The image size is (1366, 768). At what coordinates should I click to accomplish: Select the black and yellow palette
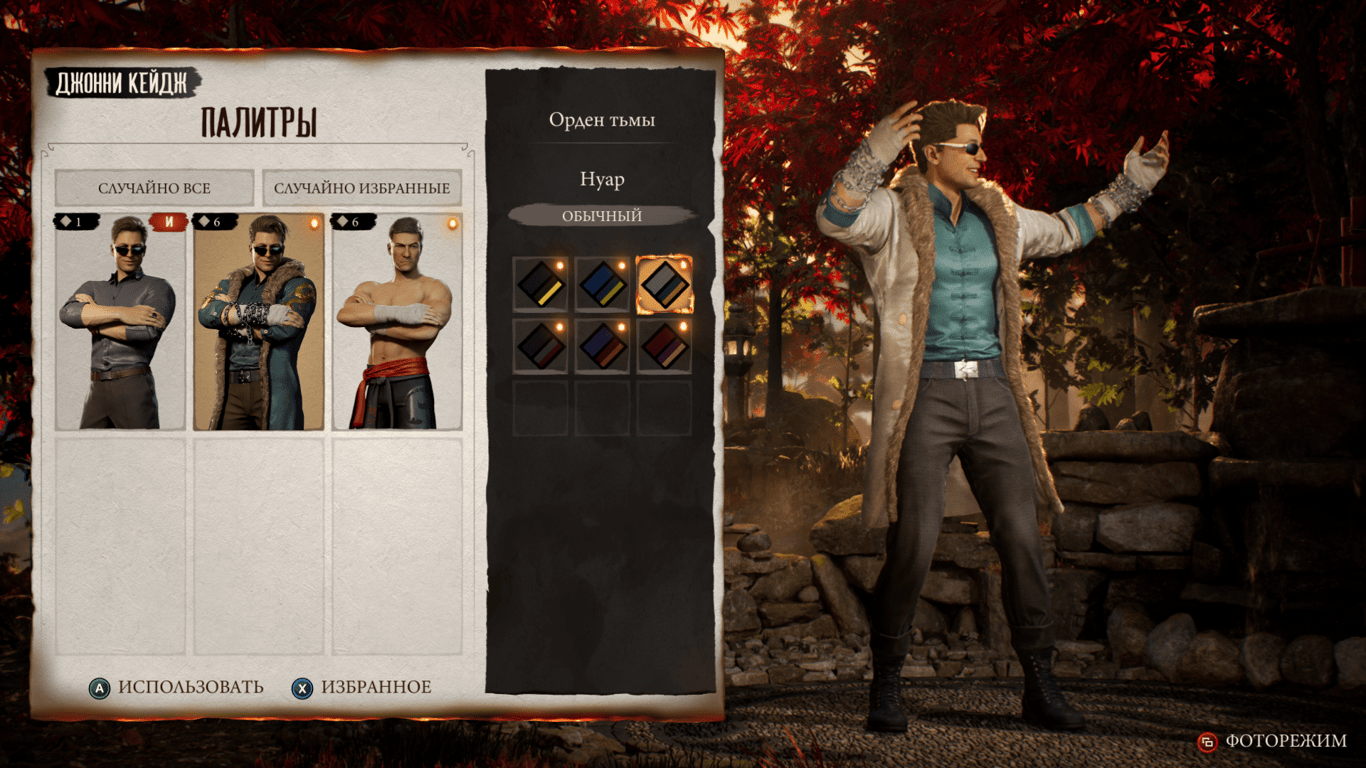[541, 284]
